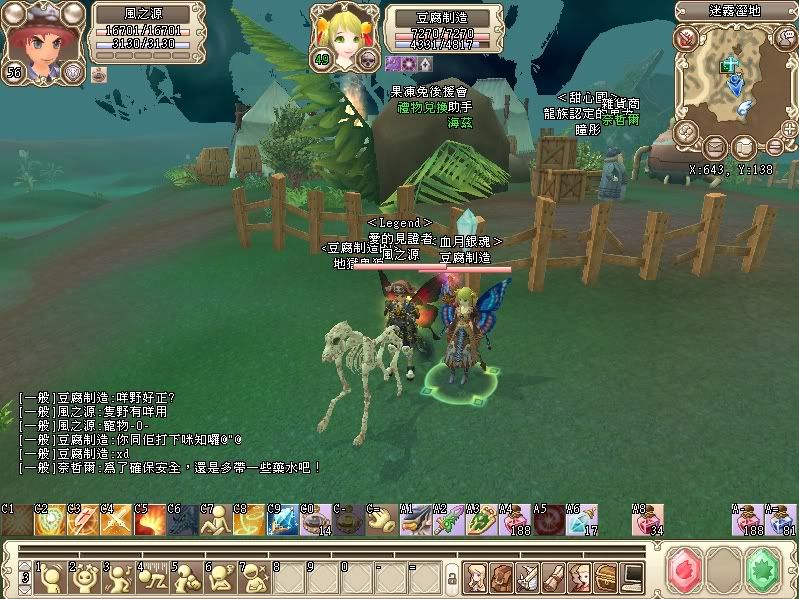Viewport: 799px width, 599px height.
Task: Open the crossed swords skill menu button
Action: 527,576
